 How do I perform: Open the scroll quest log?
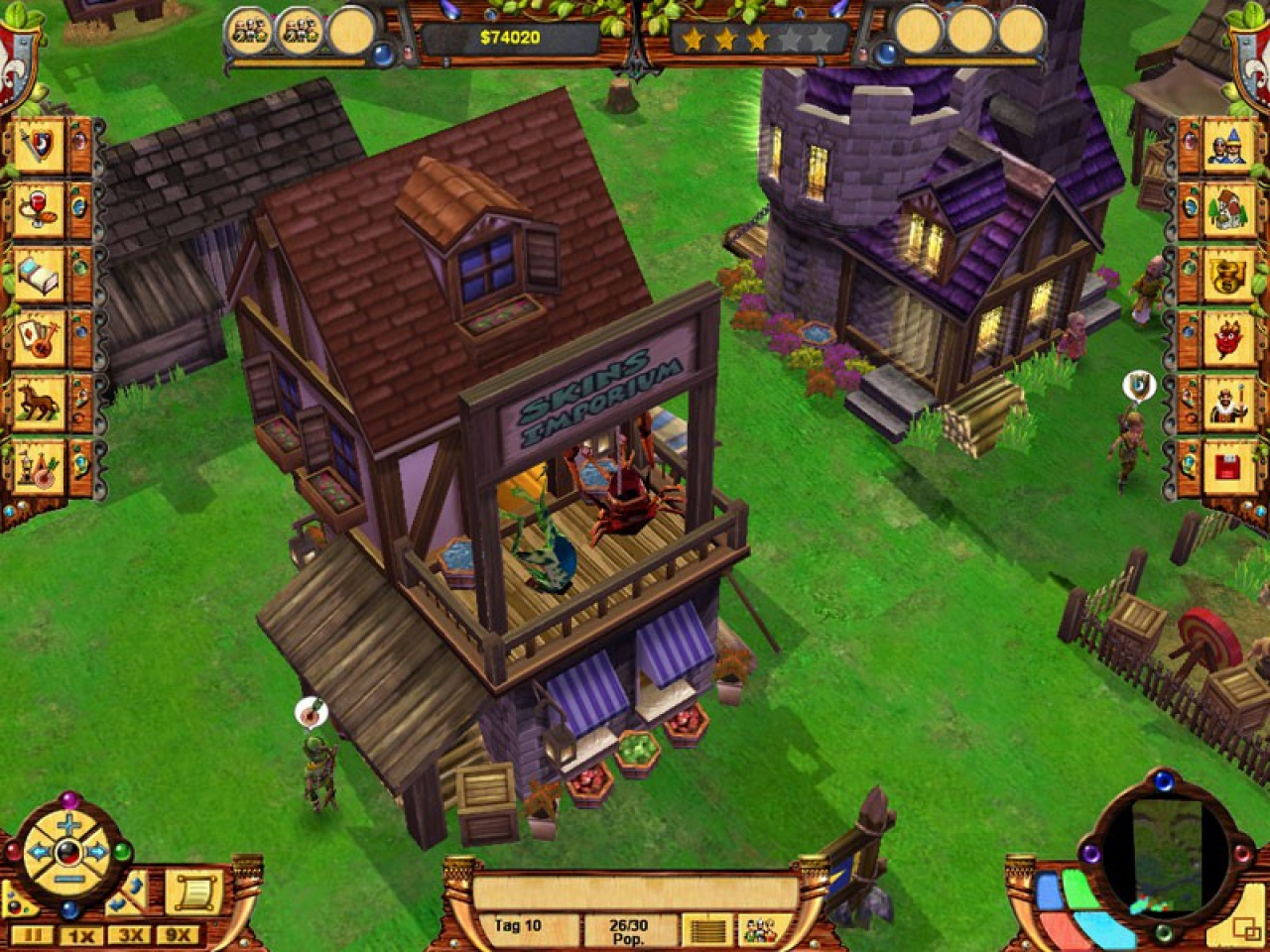(x=194, y=890)
